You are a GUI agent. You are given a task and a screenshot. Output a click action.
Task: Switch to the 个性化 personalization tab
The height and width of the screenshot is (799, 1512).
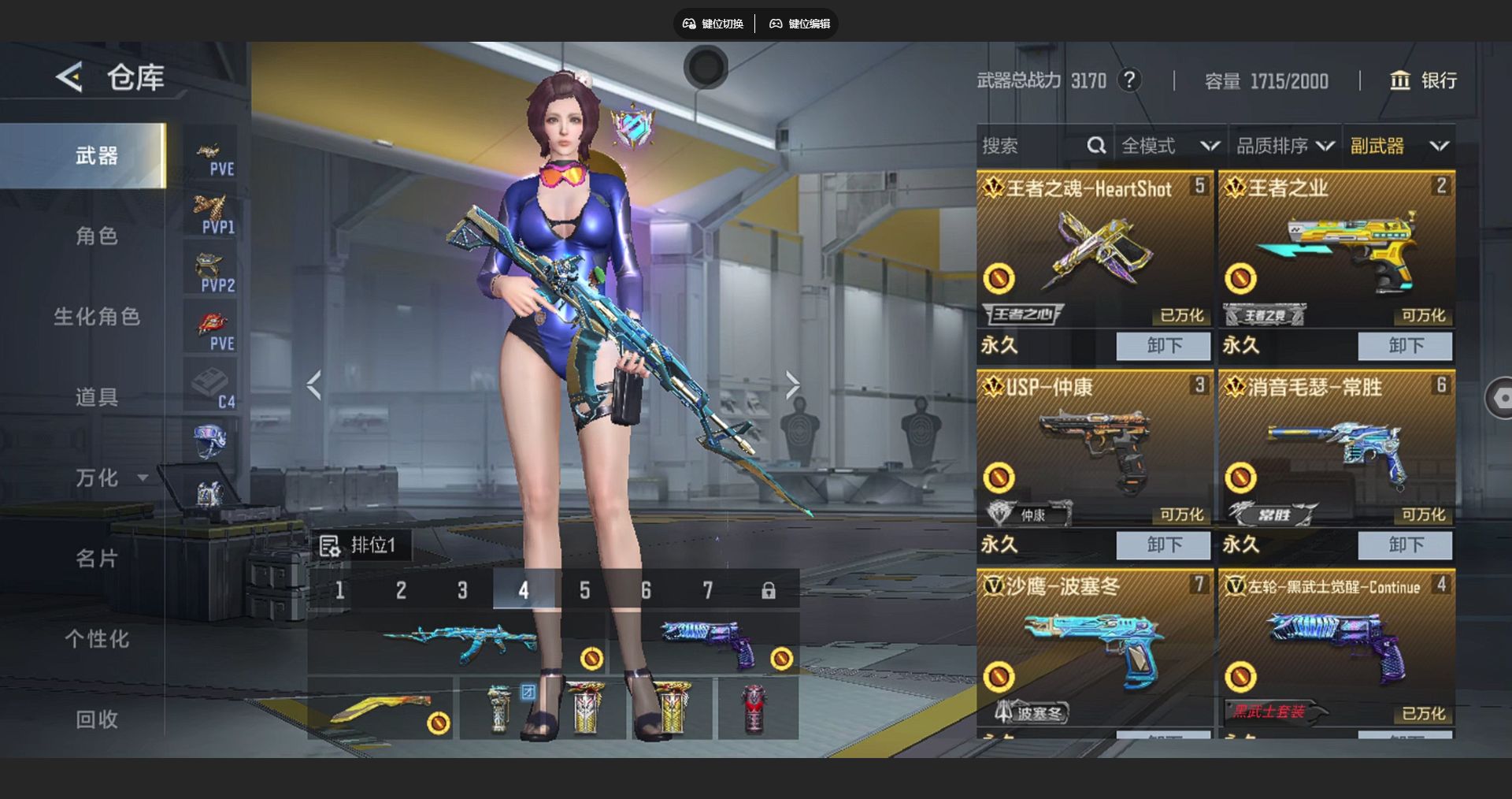[x=96, y=639]
